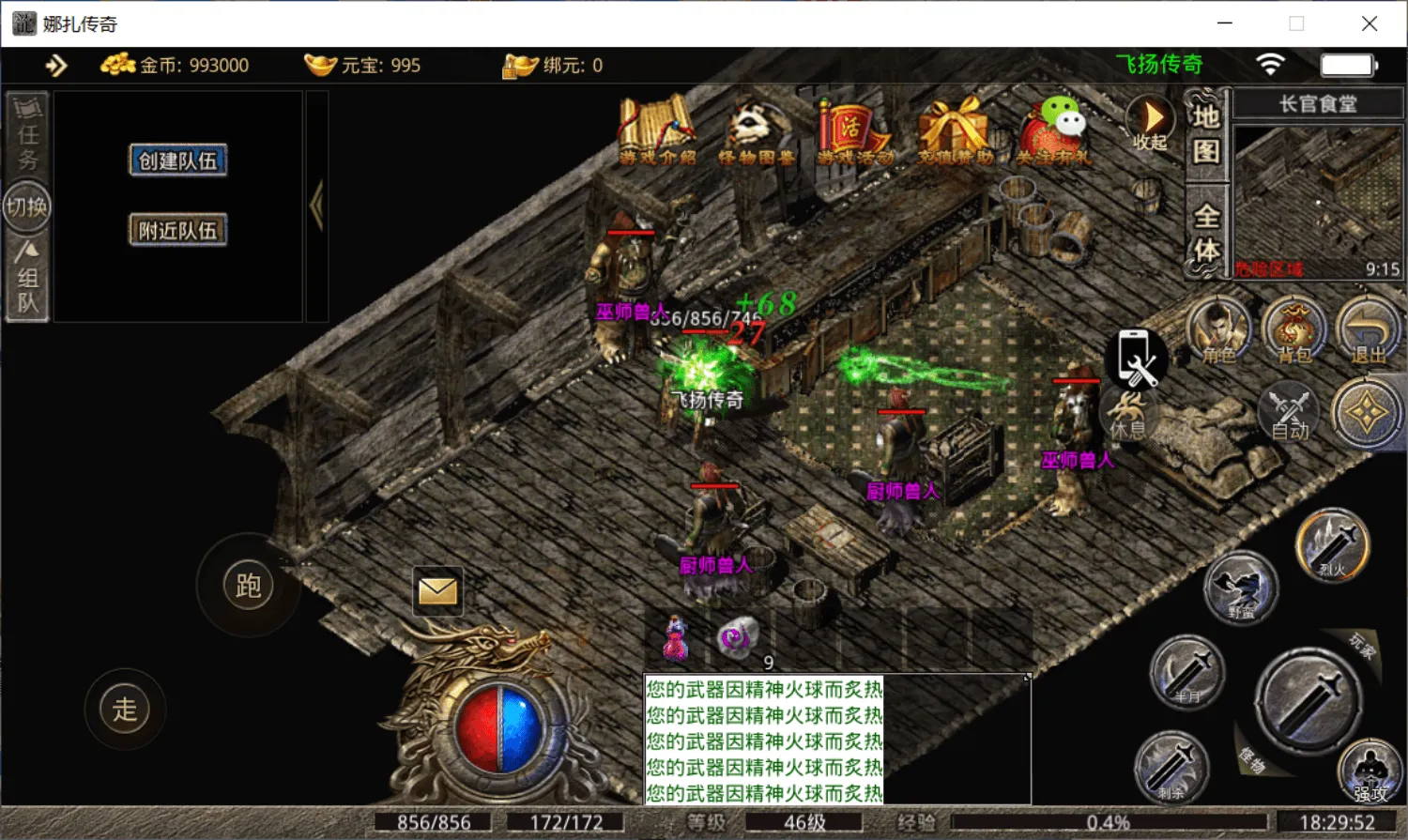Use the 半月 (half-moon) skill
The image size is (1408, 840).
(x=1187, y=672)
